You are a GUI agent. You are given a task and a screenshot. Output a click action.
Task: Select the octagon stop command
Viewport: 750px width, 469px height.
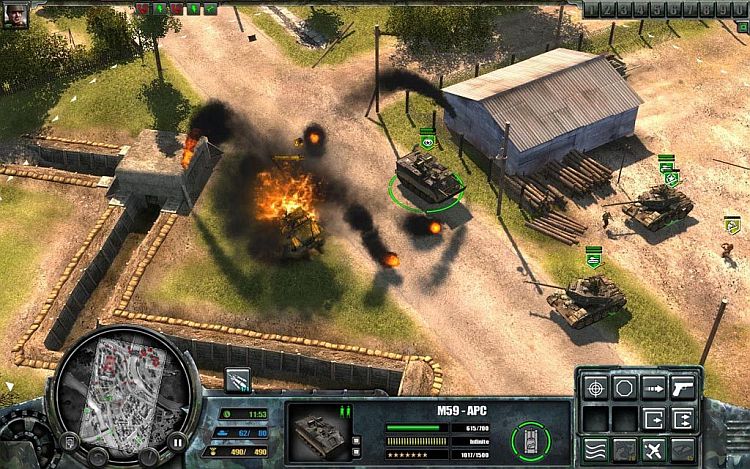click(x=625, y=386)
